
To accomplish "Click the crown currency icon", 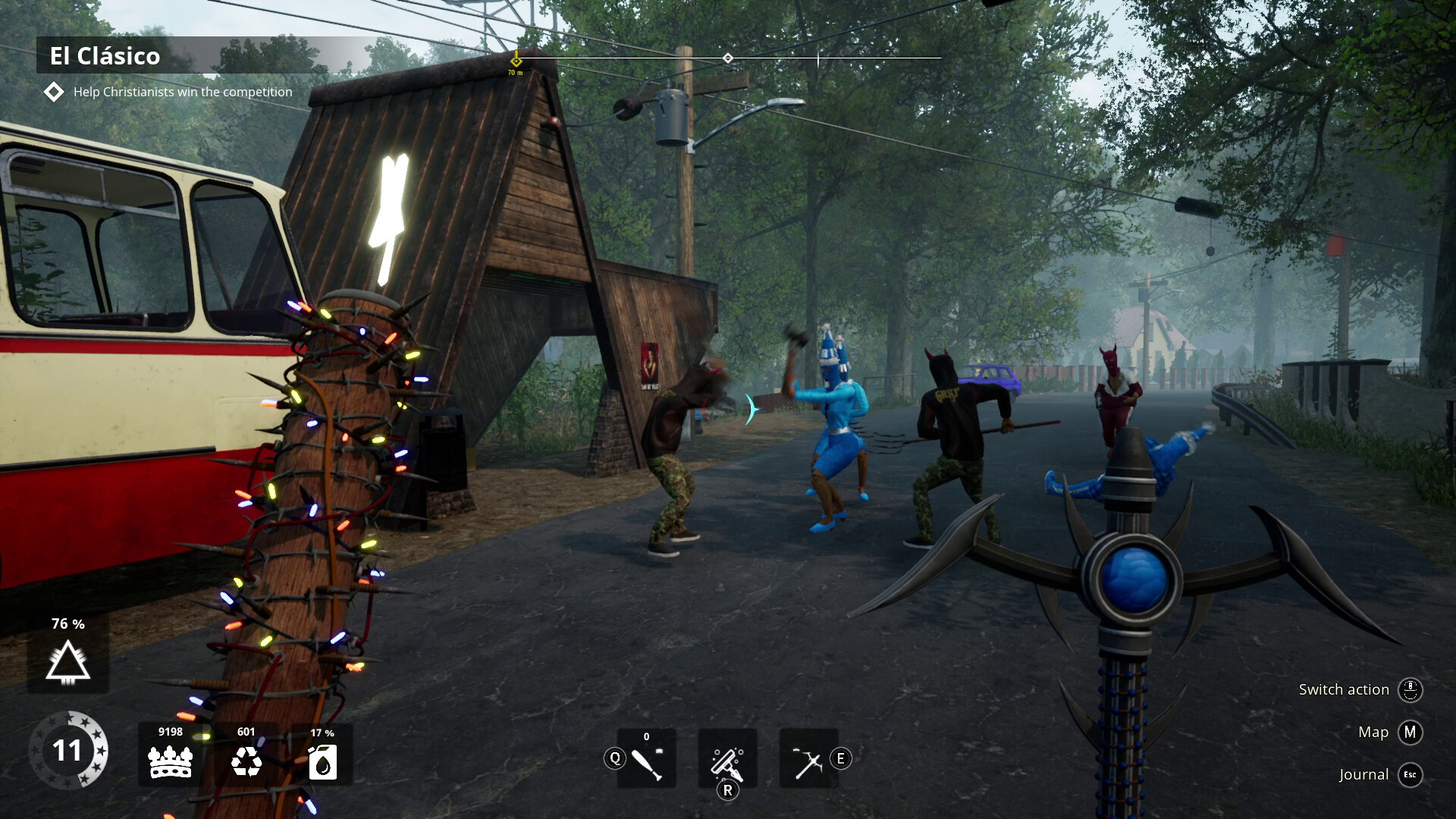I will (x=171, y=761).
